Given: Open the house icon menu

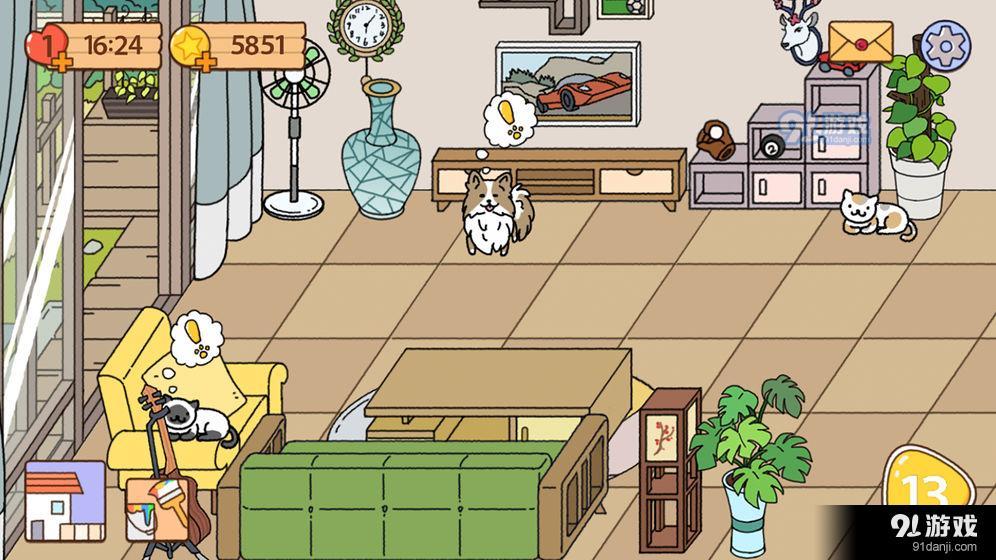Looking at the screenshot, I should tap(64, 500).
